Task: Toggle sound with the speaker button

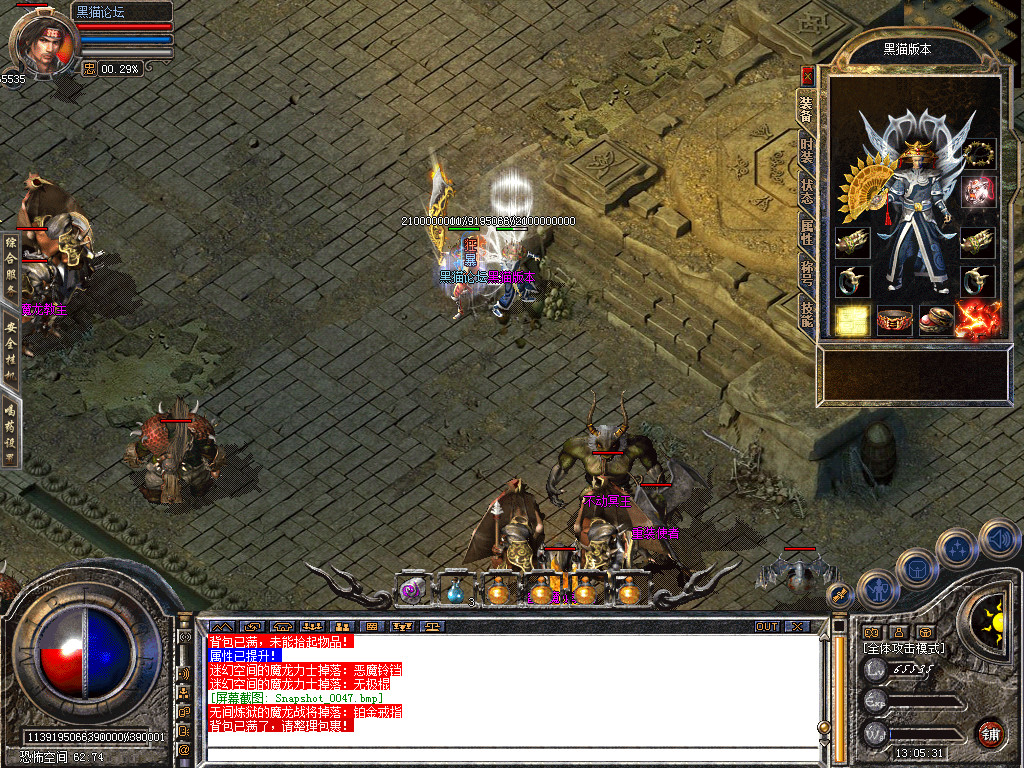Action: (x=998, y=538)
